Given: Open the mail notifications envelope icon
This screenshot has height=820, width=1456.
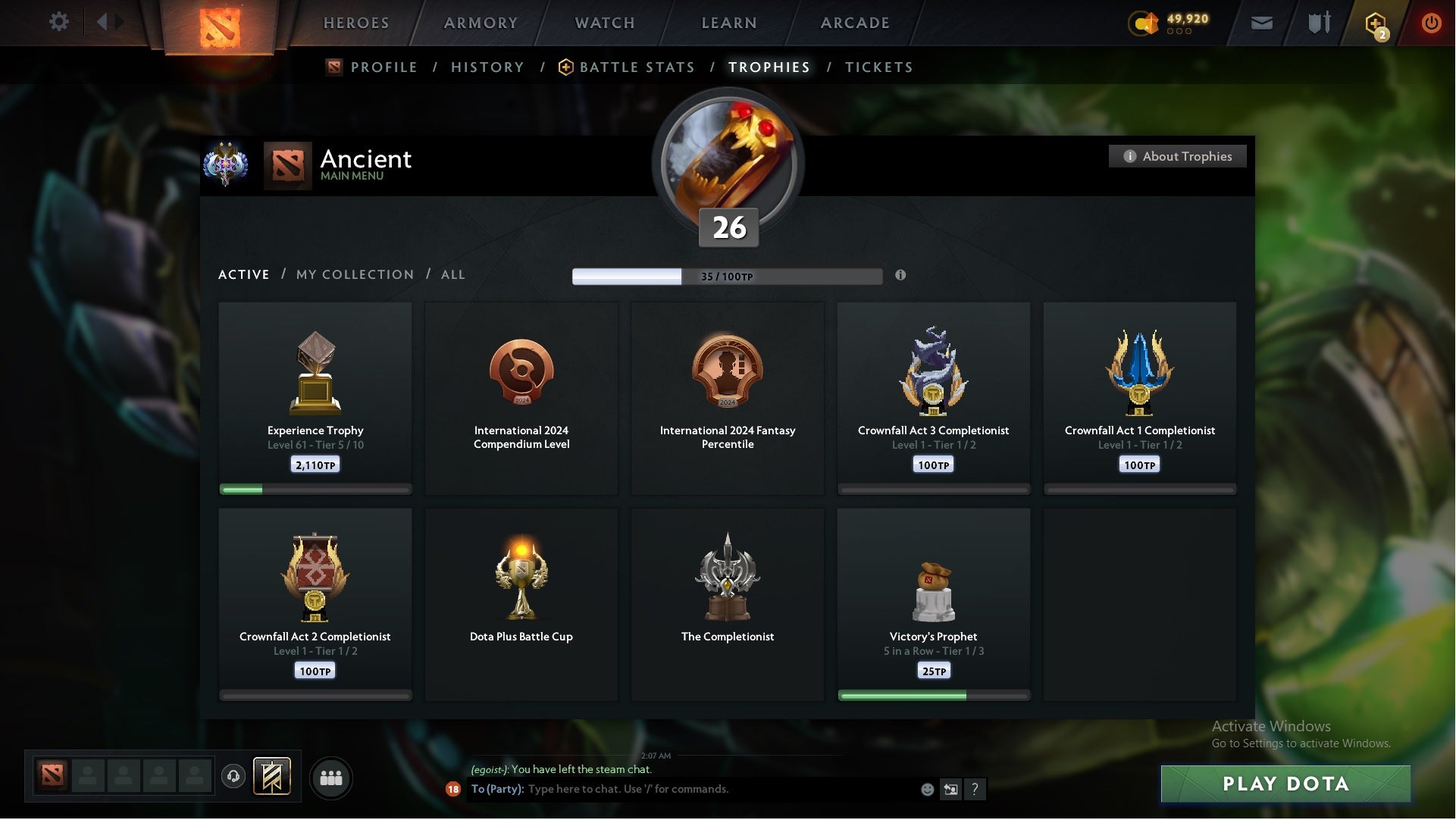Looking at the screenshot, I should click(x=1262, y=23).
